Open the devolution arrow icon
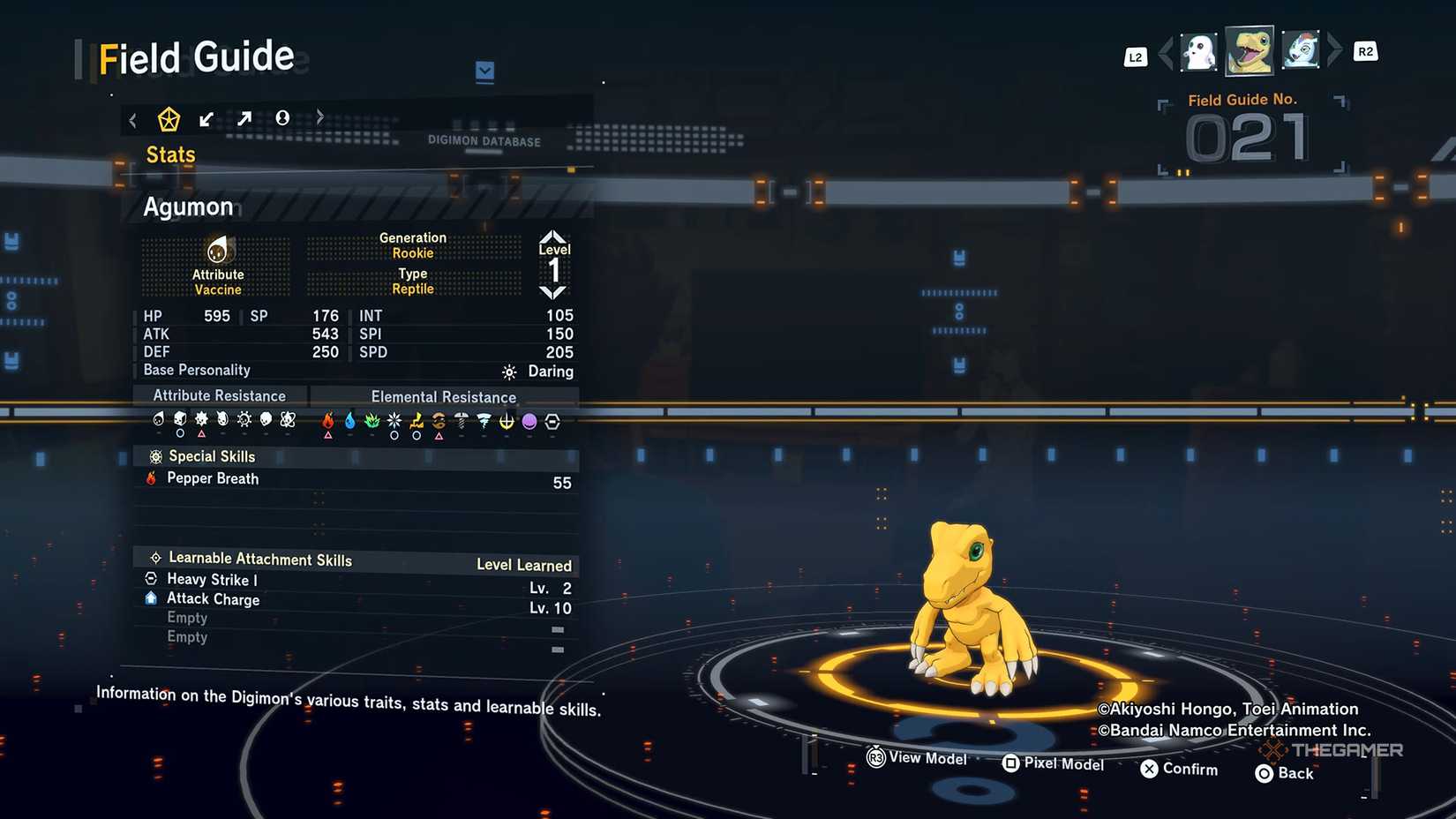The image size is (1456, 819). point(206,117)
